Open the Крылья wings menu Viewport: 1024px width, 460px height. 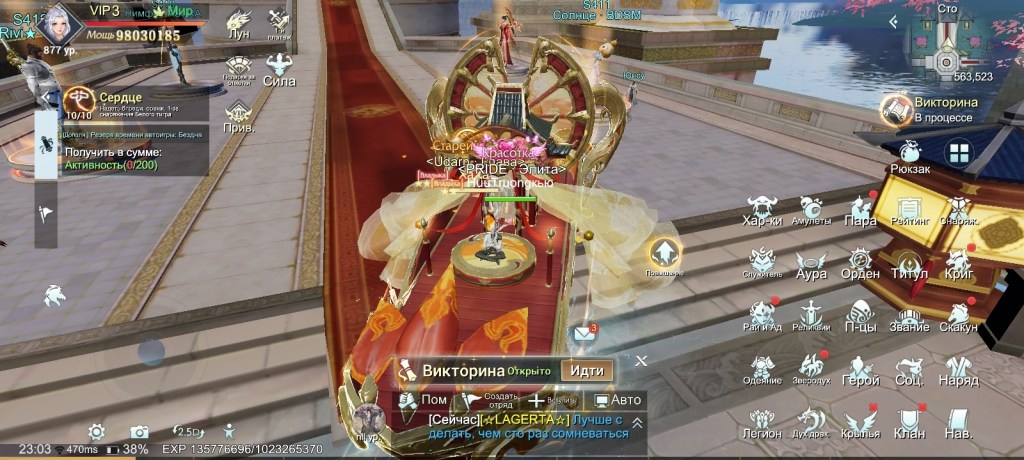point(860,425)
